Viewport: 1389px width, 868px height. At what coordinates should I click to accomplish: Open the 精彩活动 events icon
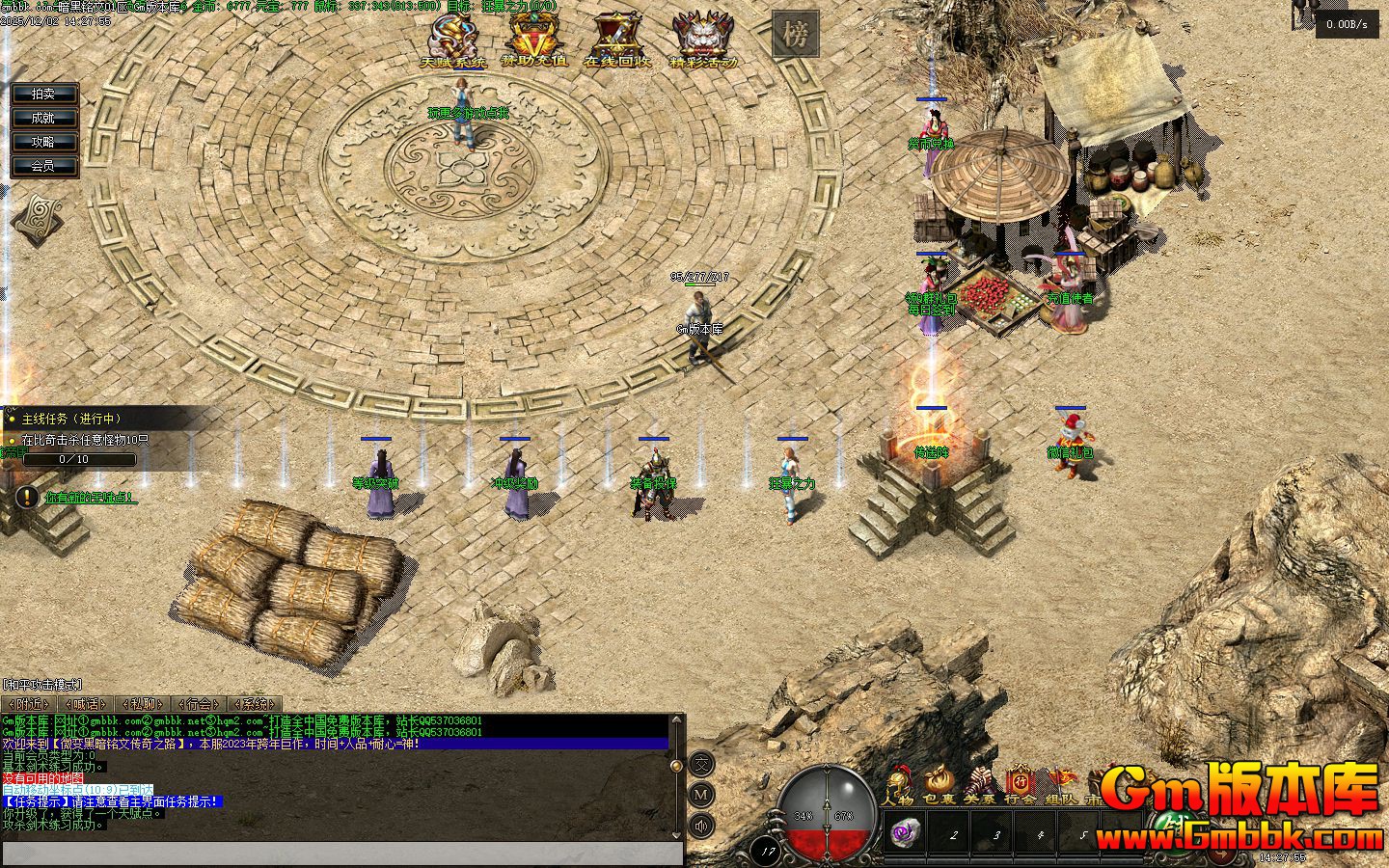click(x=703, y=41)
